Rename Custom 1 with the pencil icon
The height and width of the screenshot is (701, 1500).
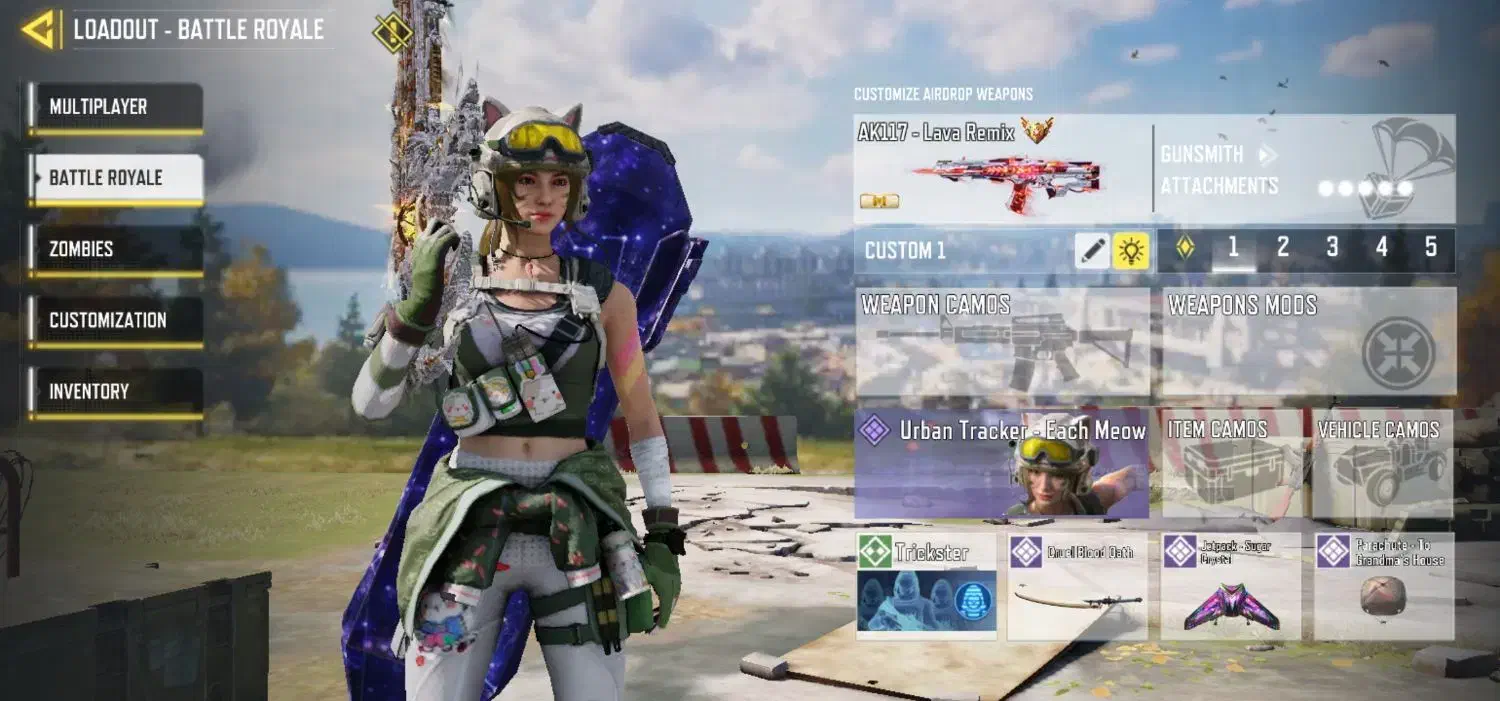click(x=1093, y=250)
